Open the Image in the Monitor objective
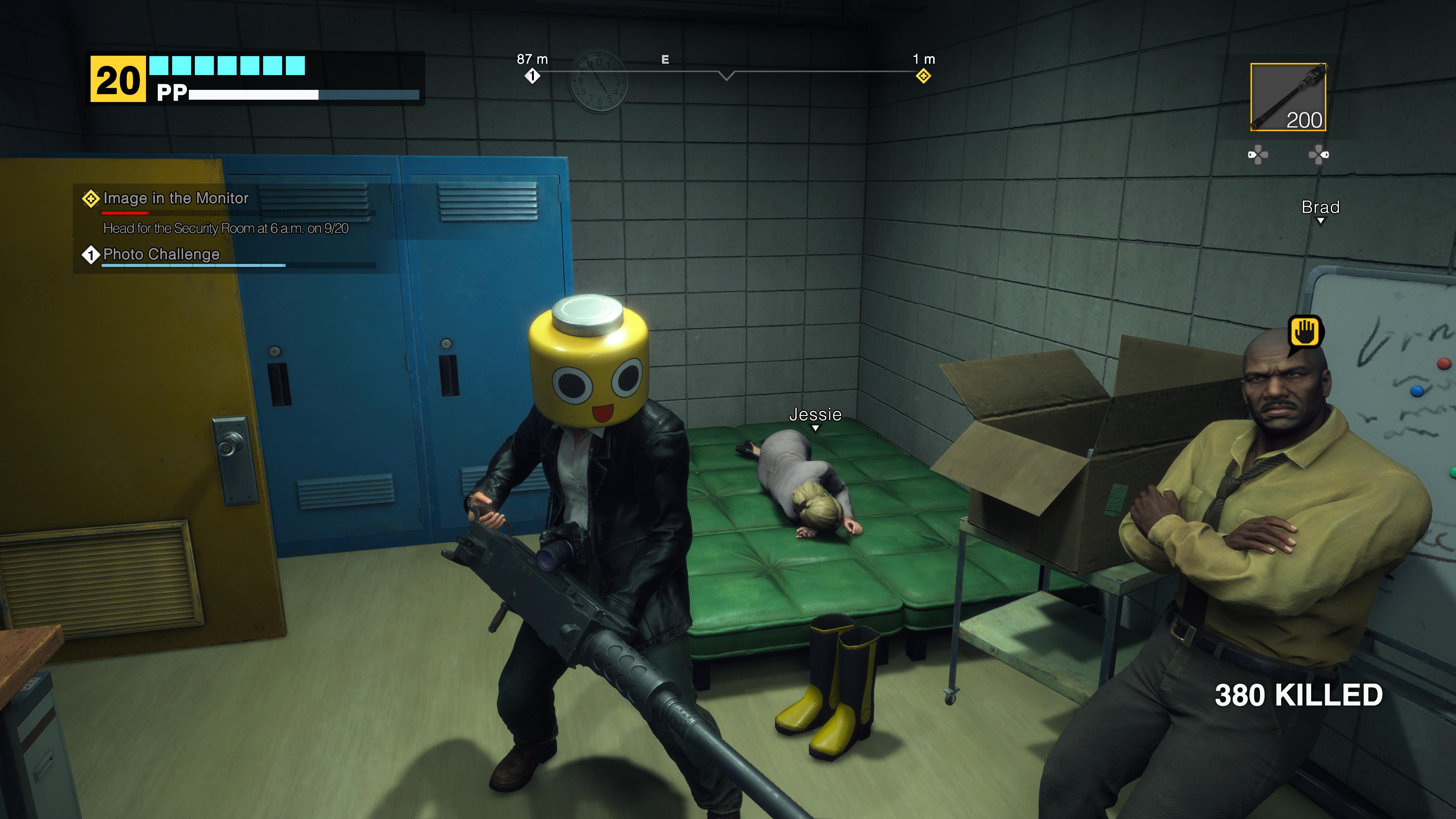Viewport: 1456px width, 819px height. tap(176, 198)
